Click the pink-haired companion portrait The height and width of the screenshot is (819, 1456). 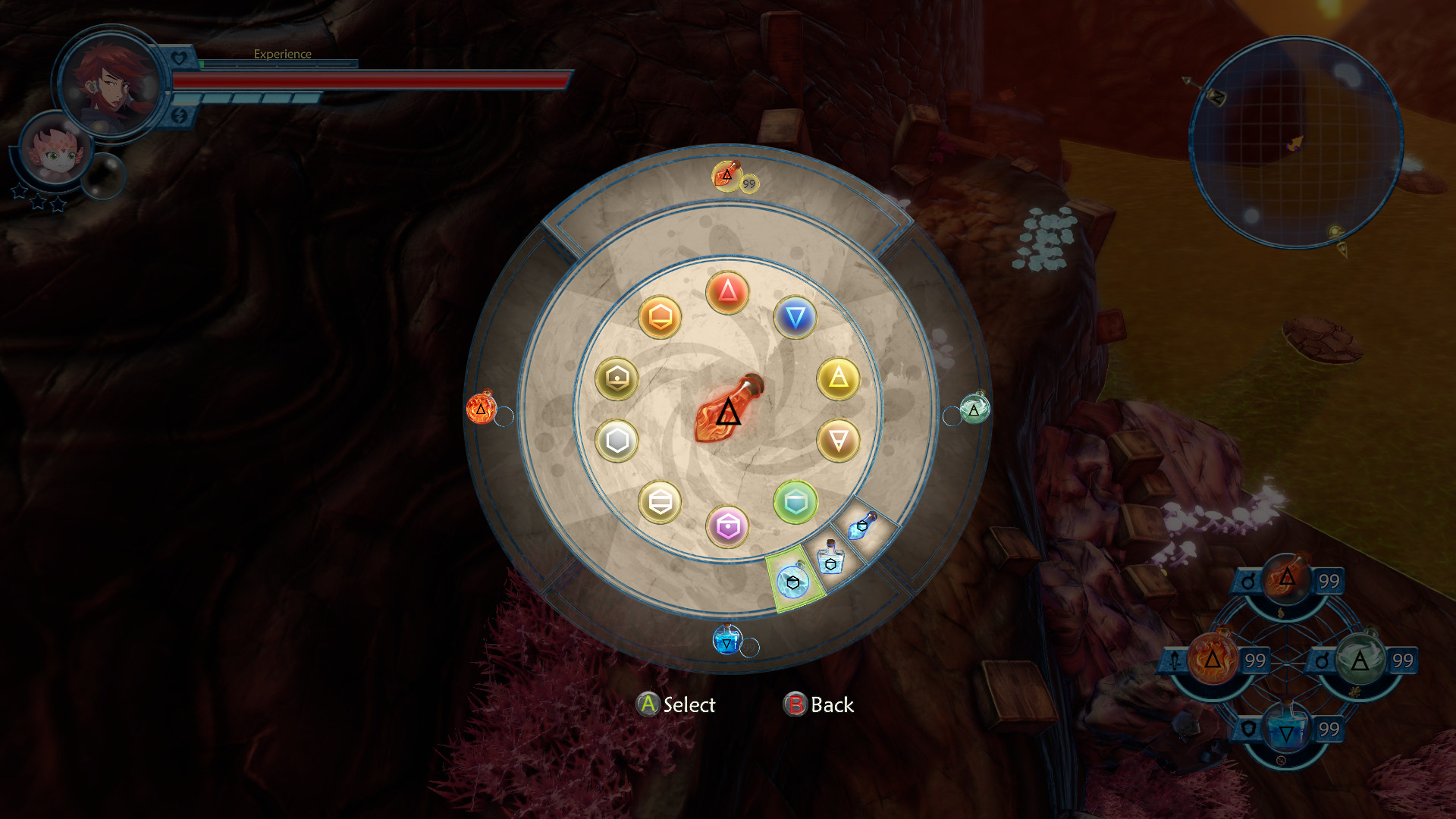pos(54,149)
